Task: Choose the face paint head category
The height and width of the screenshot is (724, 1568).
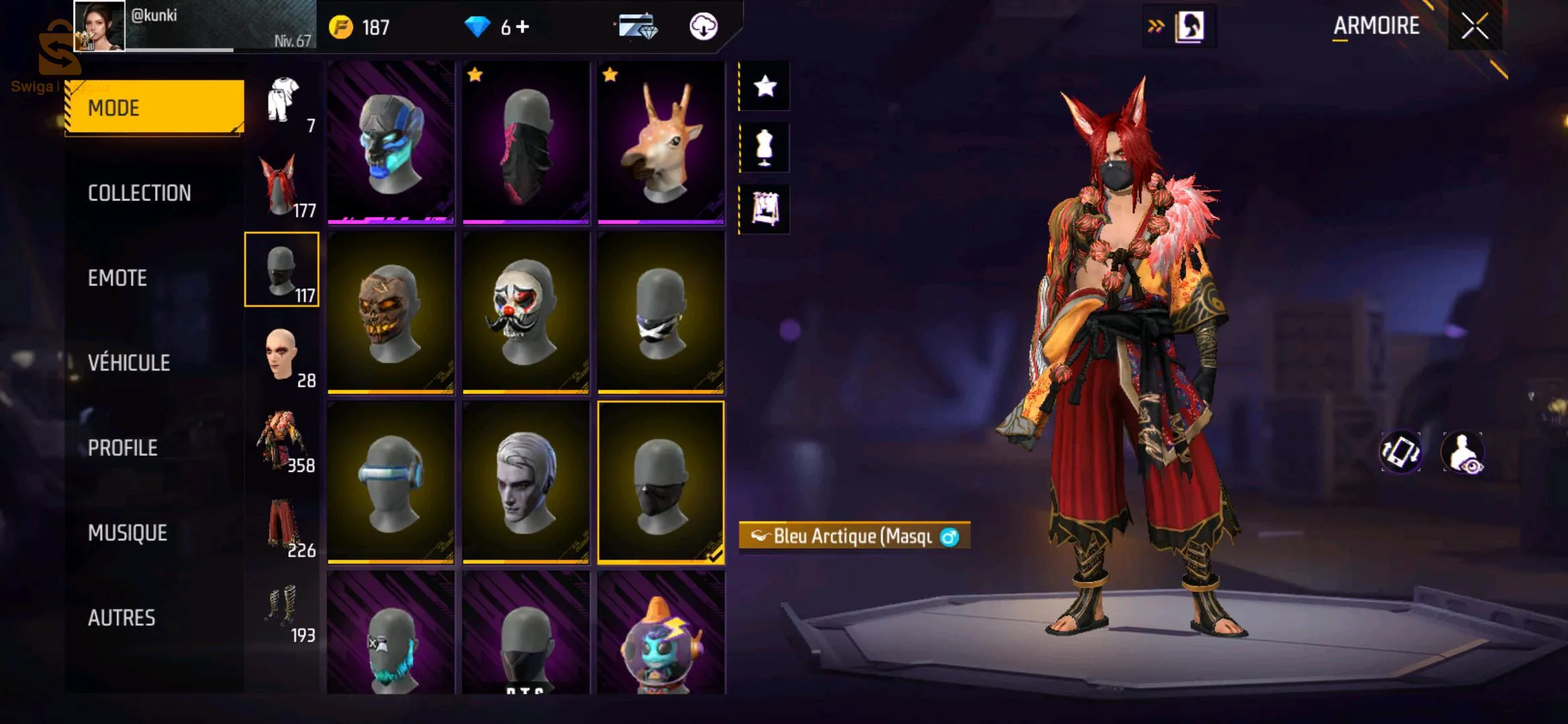Action: 281,355
